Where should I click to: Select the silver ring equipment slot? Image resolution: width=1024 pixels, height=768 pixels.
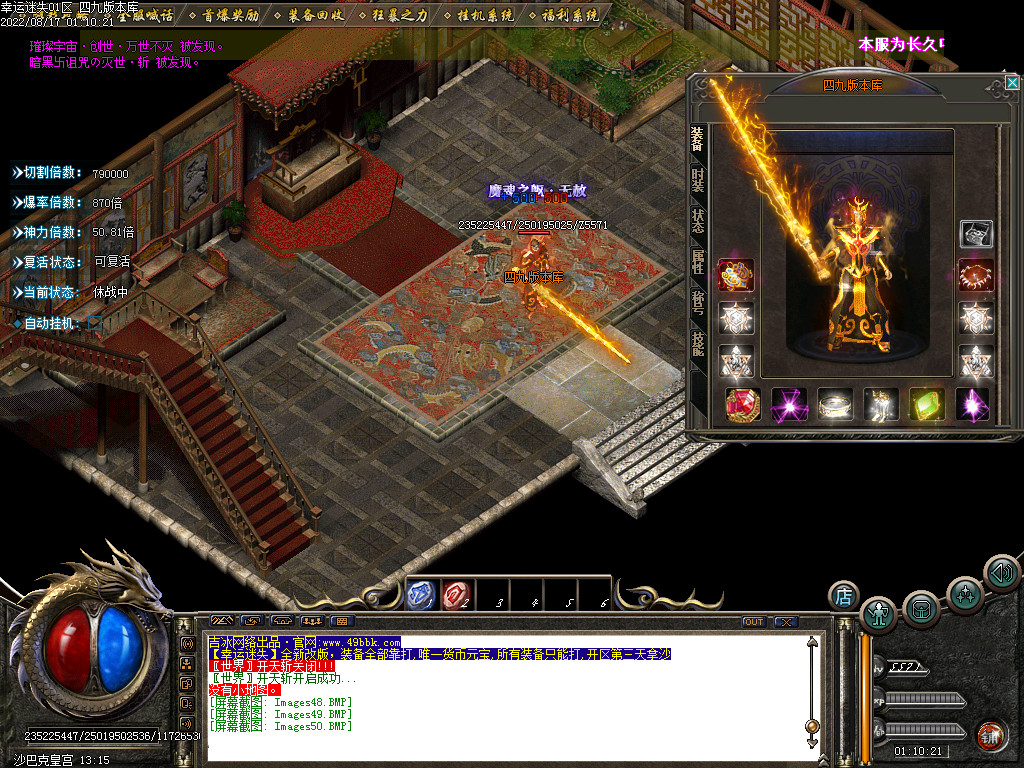pyautogui.click(x=835, y=404)
